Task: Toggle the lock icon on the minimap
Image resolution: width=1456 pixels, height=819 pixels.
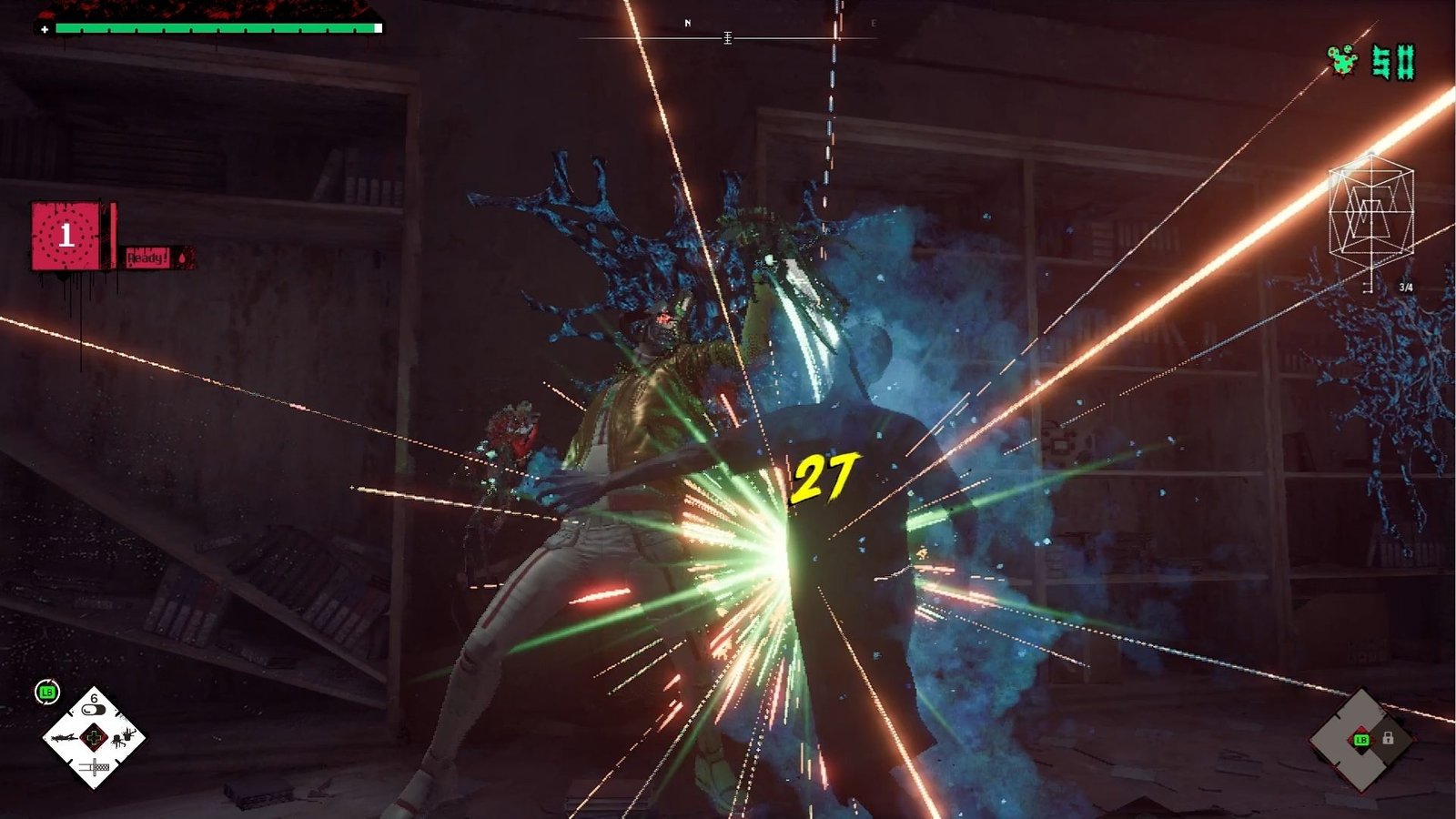Action: (1389, 738)
